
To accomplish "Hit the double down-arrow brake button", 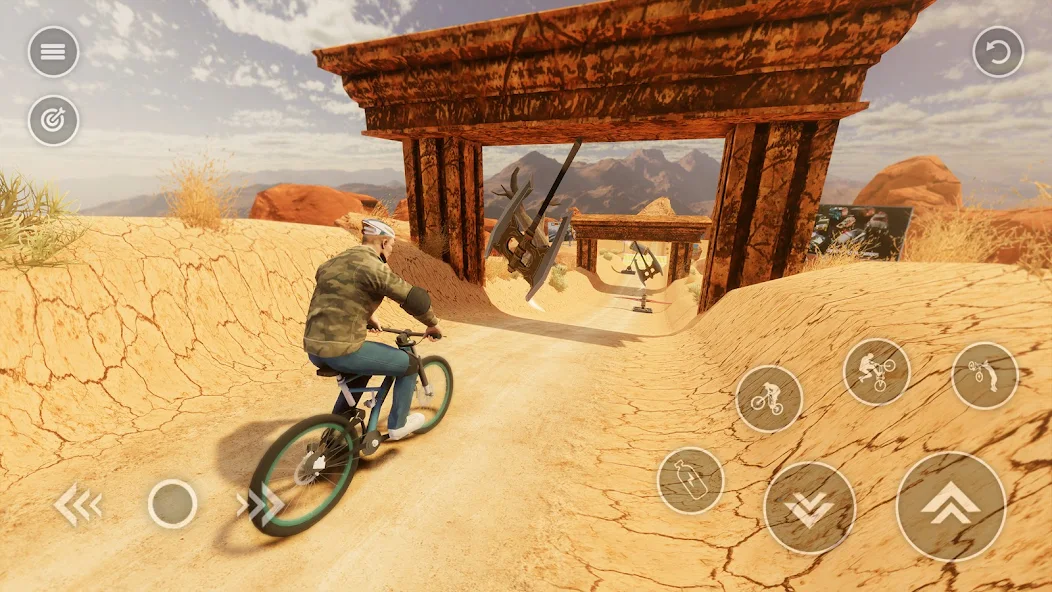I will (809, 507).
